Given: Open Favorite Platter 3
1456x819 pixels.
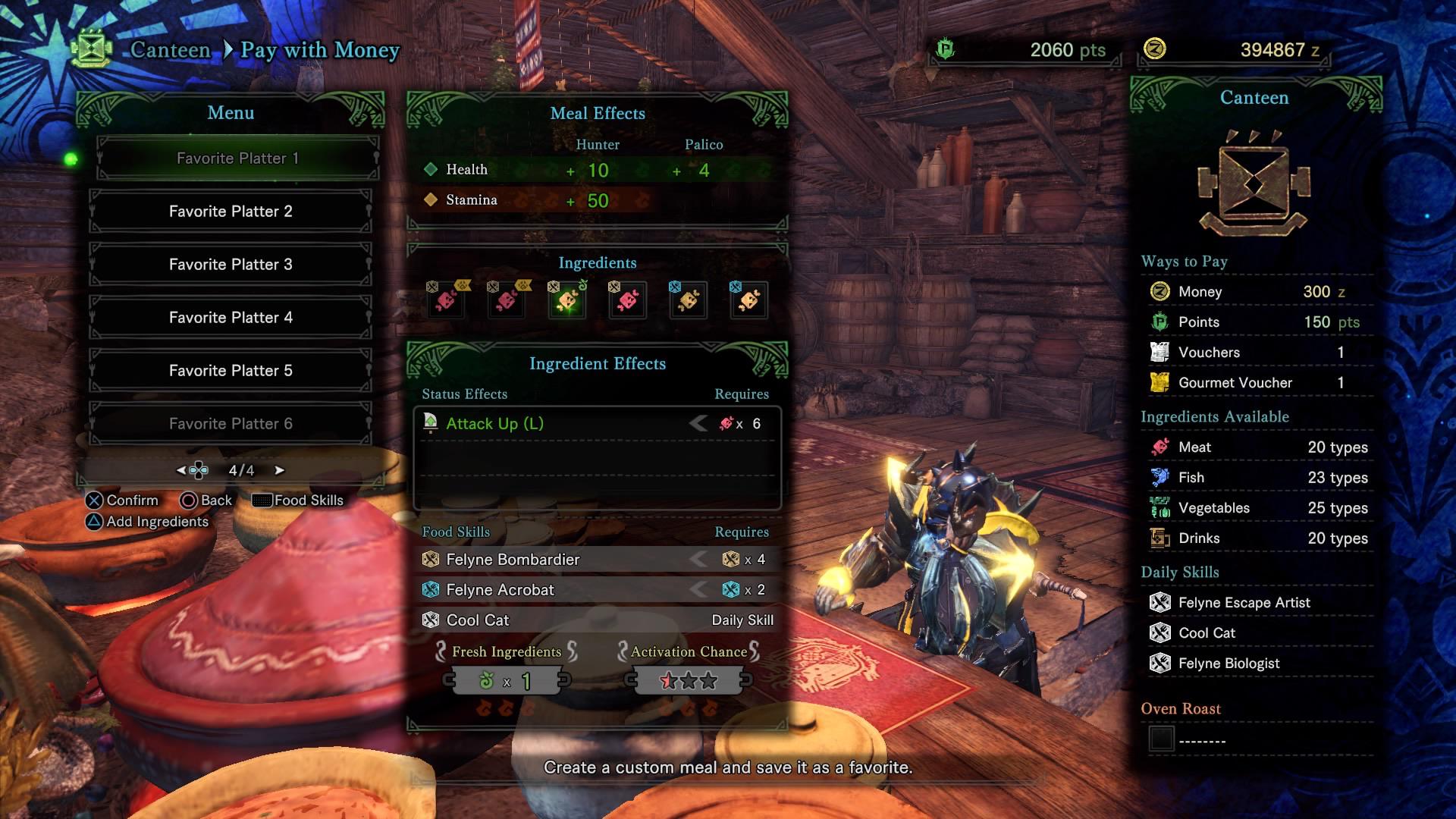Looking at the screenshot, I should coord(231,265).
